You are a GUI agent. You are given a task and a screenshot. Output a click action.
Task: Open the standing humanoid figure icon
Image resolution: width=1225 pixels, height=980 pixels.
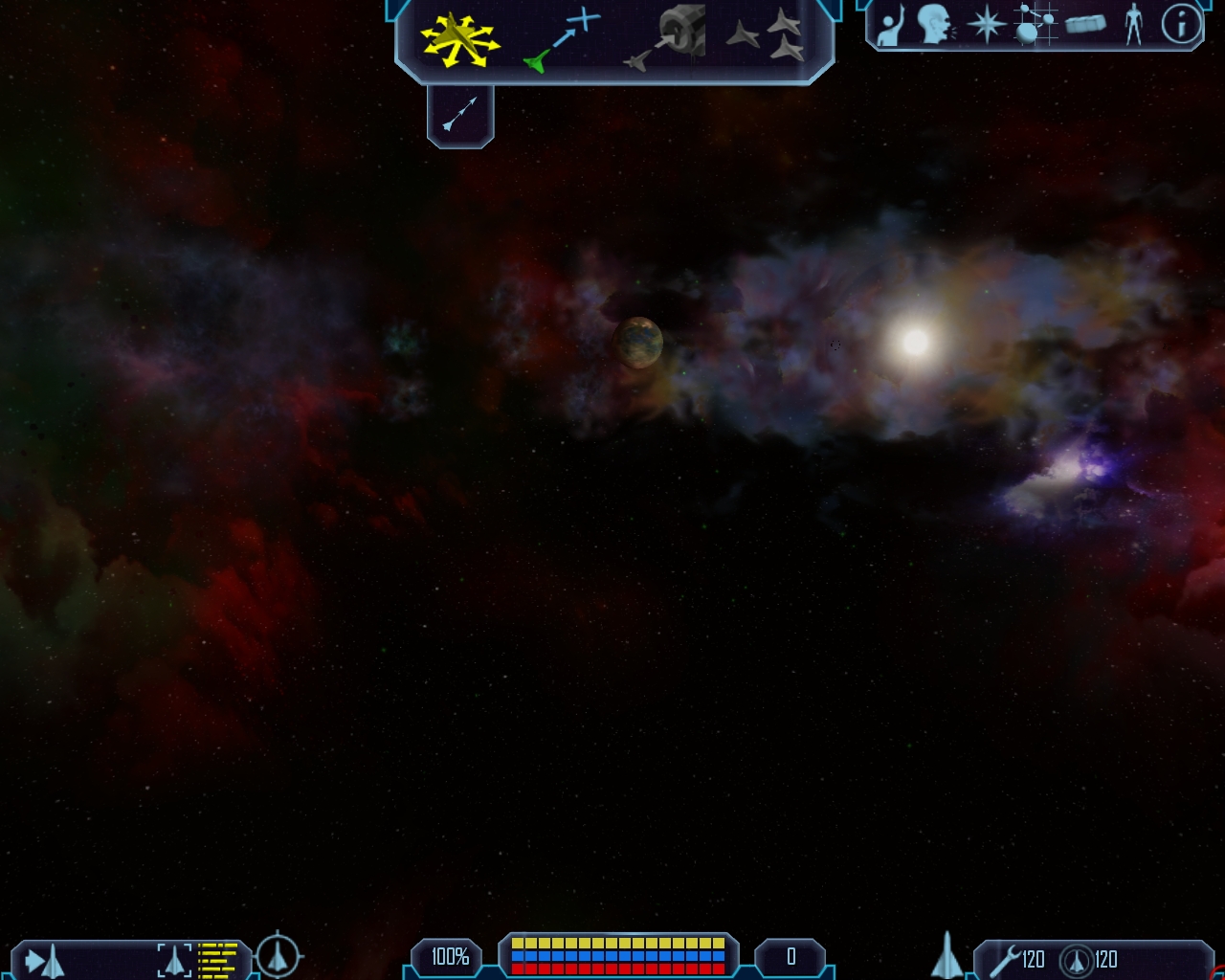click(x=1134, y=25)
